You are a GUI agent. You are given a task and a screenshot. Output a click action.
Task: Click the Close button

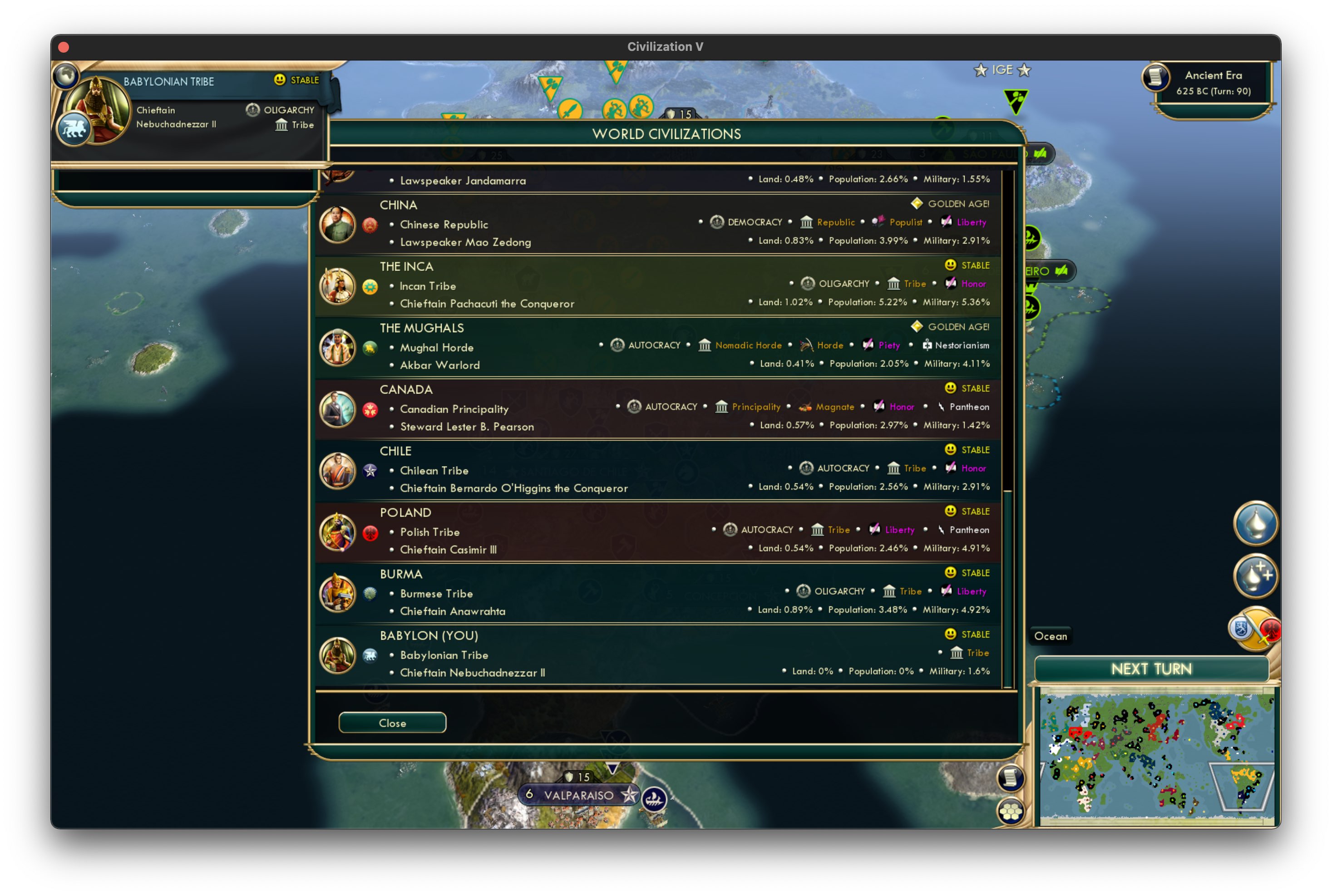tap(393, 722)
